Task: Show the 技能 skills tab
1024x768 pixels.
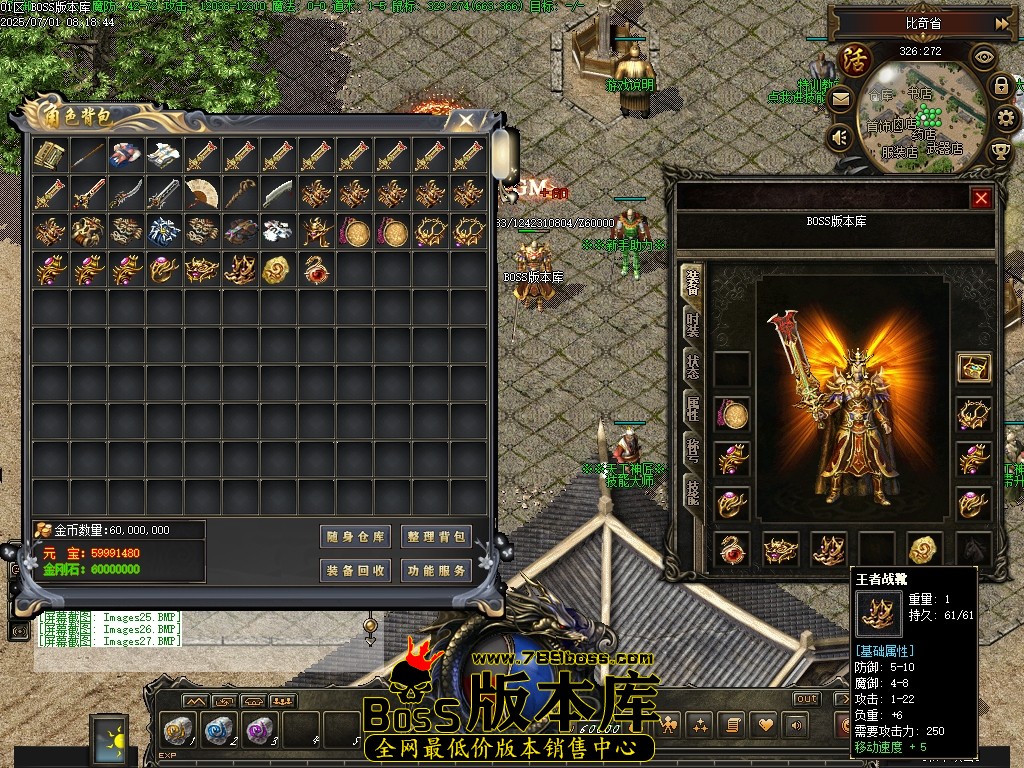Action: [692, 490]
